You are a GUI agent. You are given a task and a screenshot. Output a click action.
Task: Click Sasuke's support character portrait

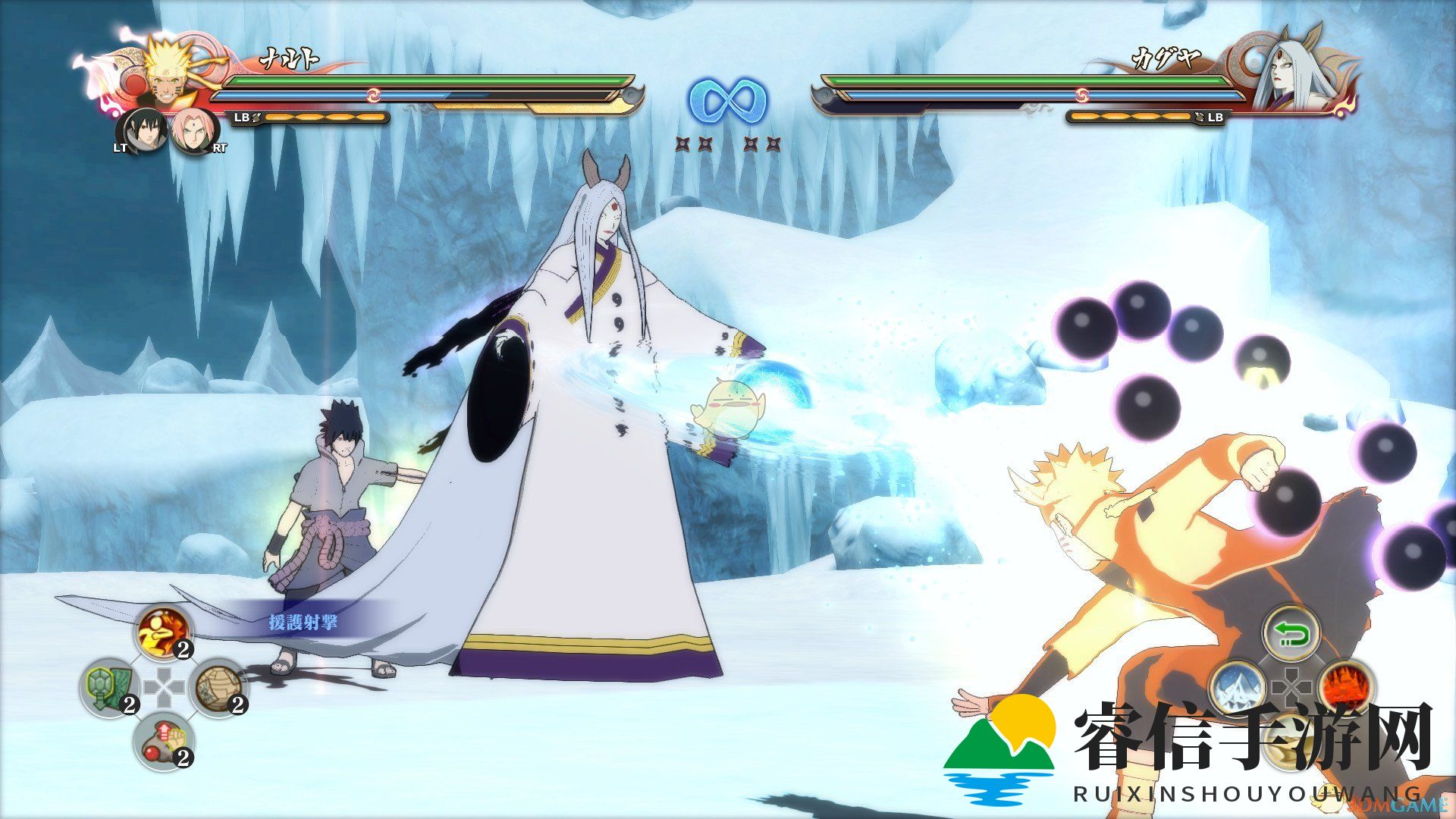point(142,130)
